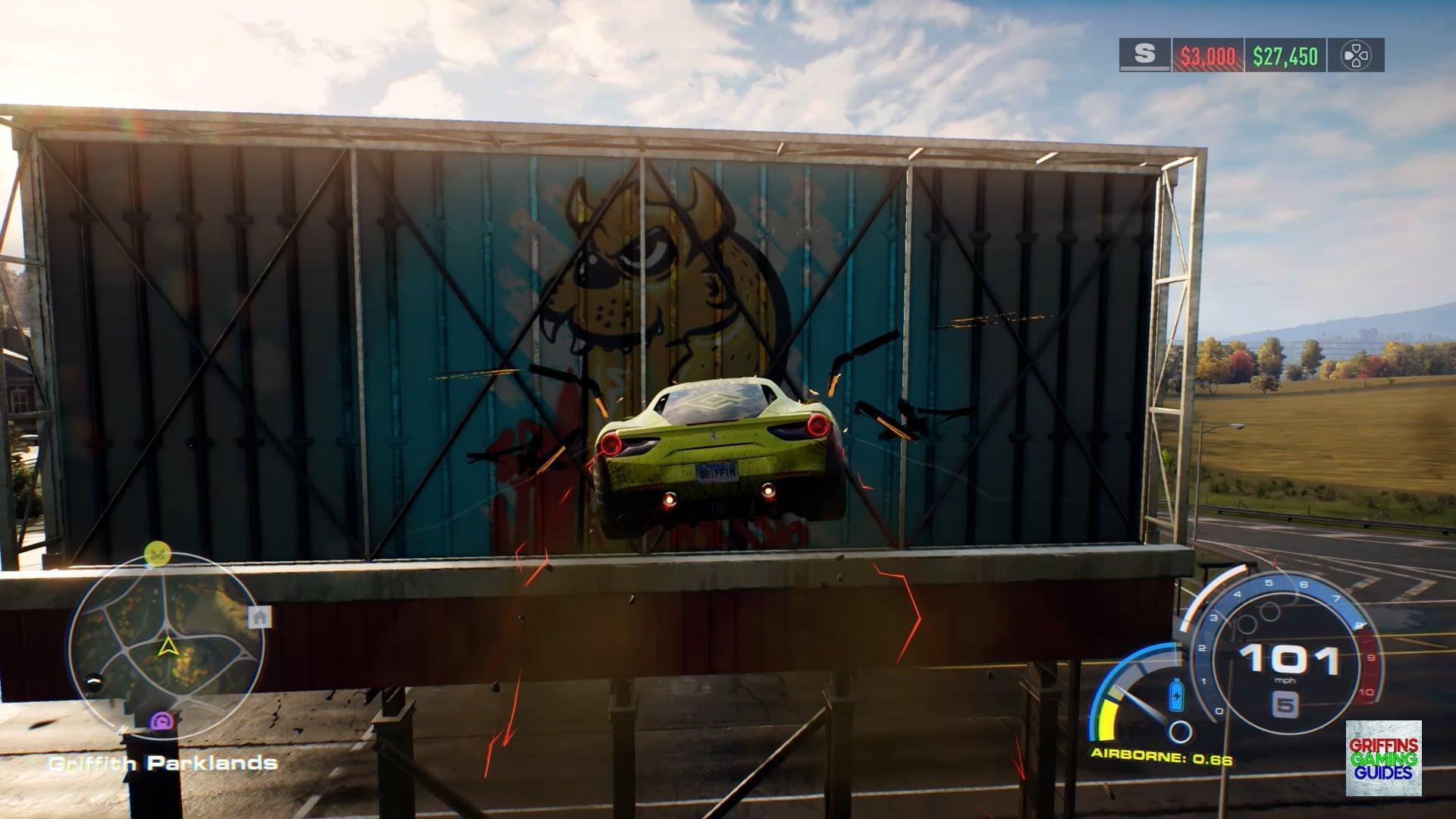1456x819 pixels.
Task: Click the black marker on minimap's edge
Action: (94, 682)
